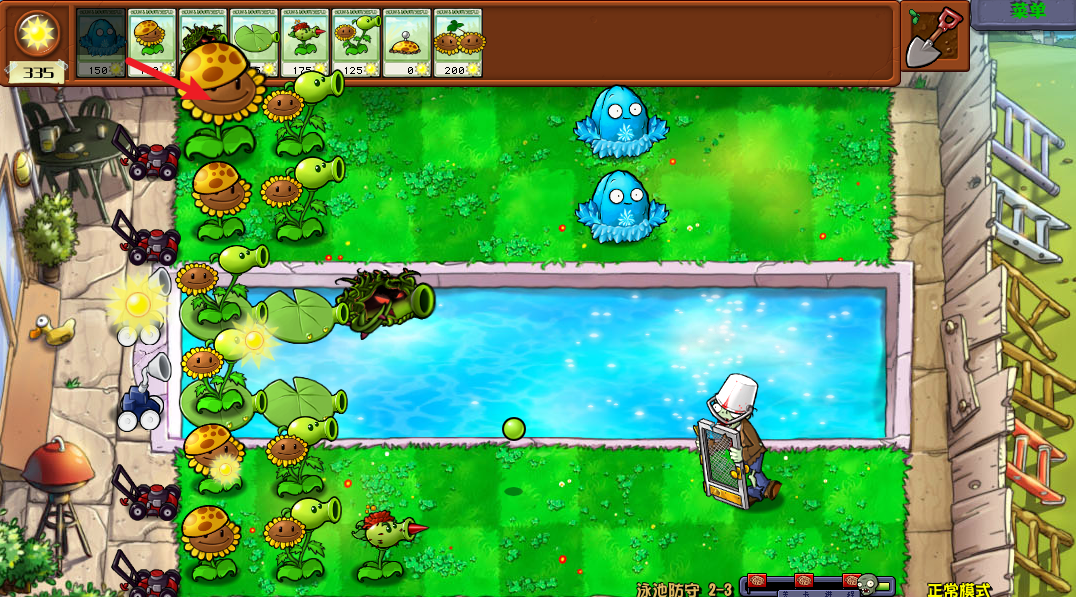The height and width of the screenshot is (597, 1076).
Task: Choose the 175-cost spiky peashooter seed card
Action: pyautogui.click(x=305, y=42)
